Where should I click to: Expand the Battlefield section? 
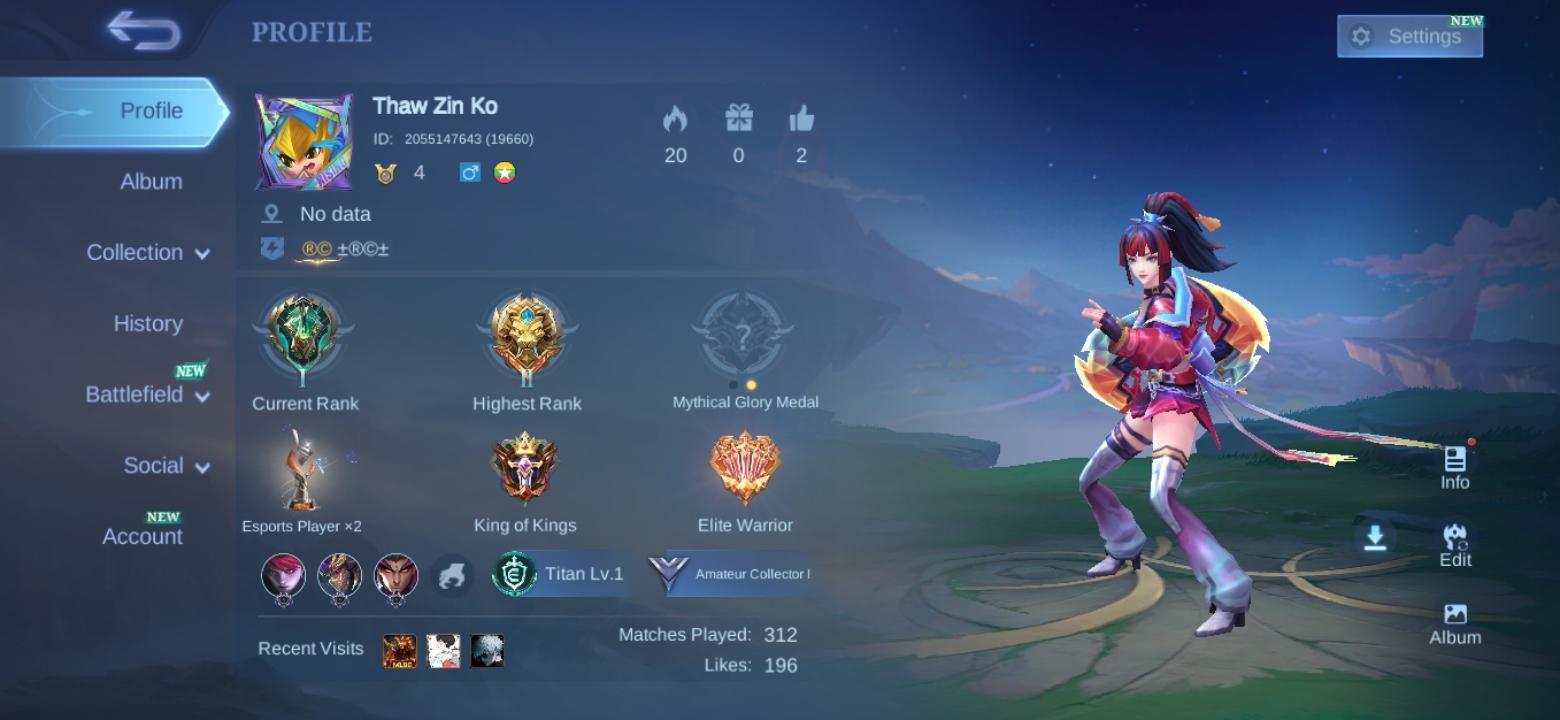tap(135, 394)
